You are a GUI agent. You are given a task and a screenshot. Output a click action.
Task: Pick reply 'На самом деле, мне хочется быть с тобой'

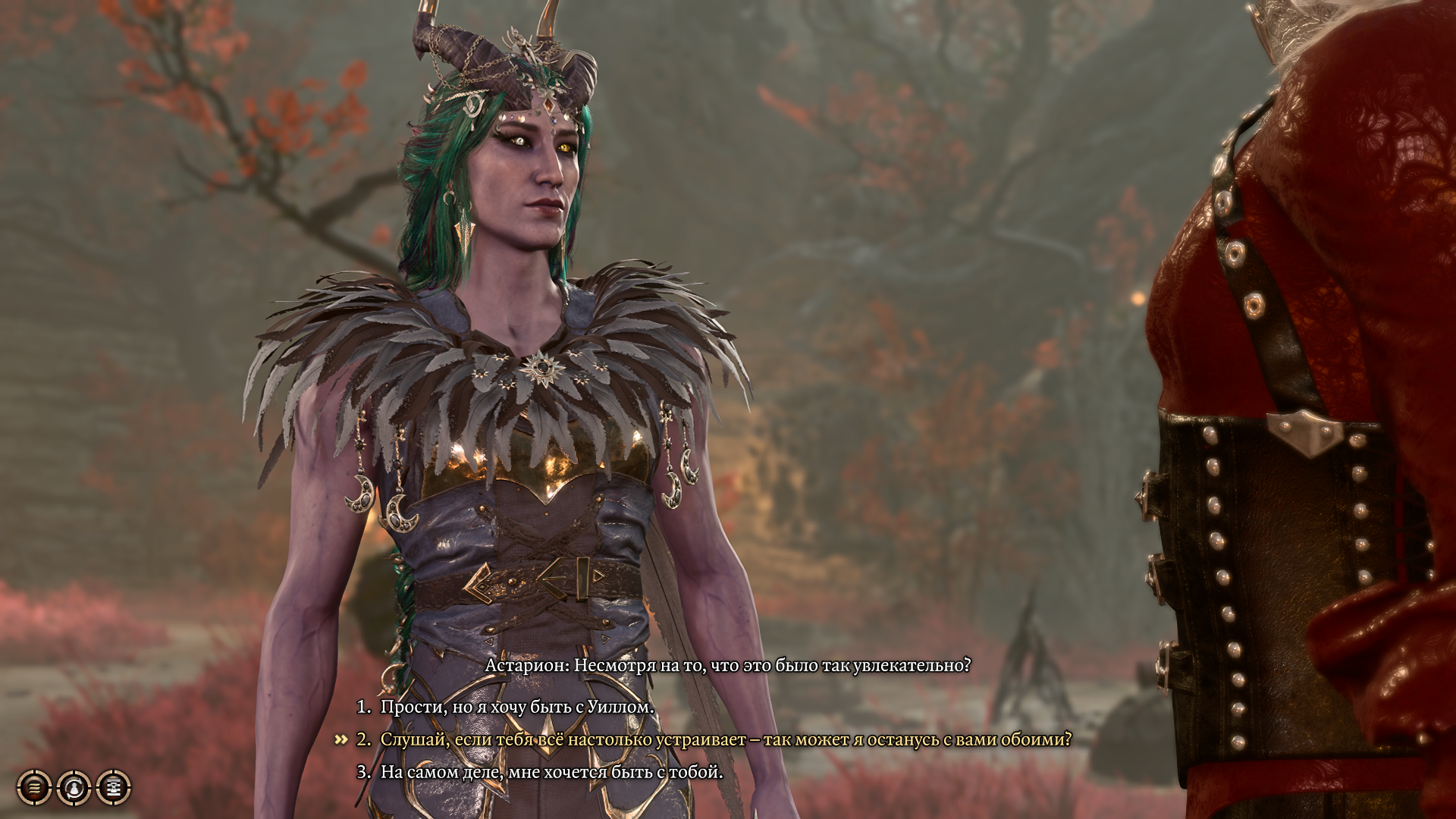551,772
